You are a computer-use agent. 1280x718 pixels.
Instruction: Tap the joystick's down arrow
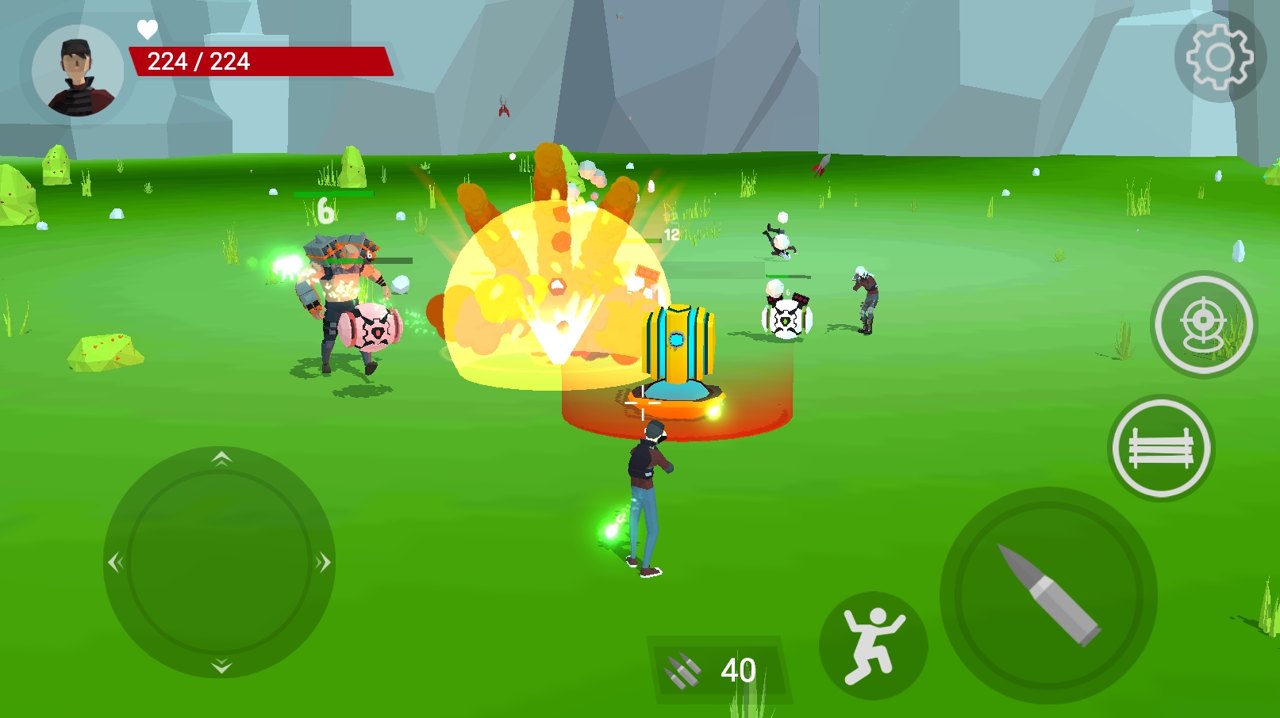tap(221, 666)
